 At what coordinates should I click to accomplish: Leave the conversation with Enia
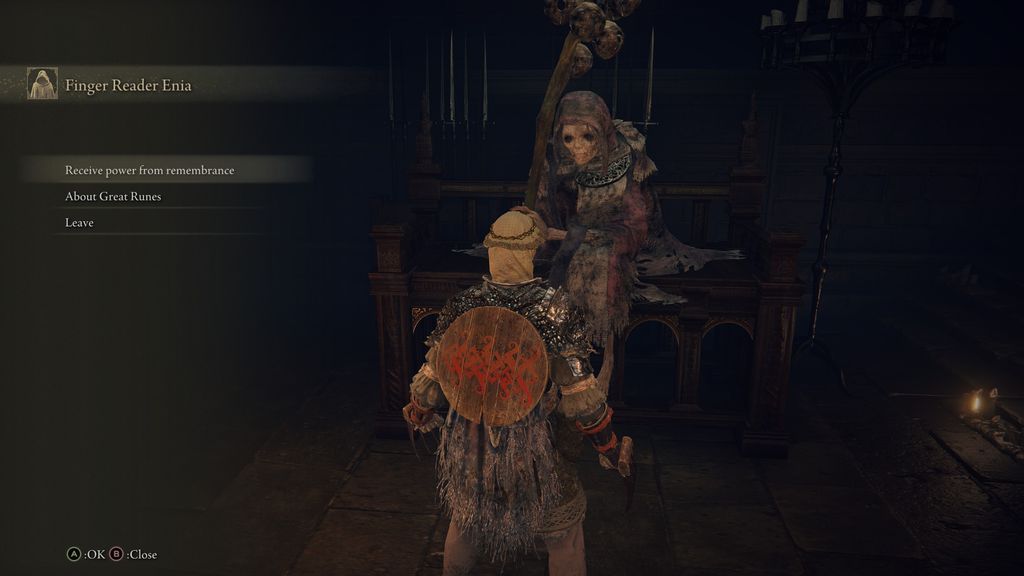[x=80, y=222]
